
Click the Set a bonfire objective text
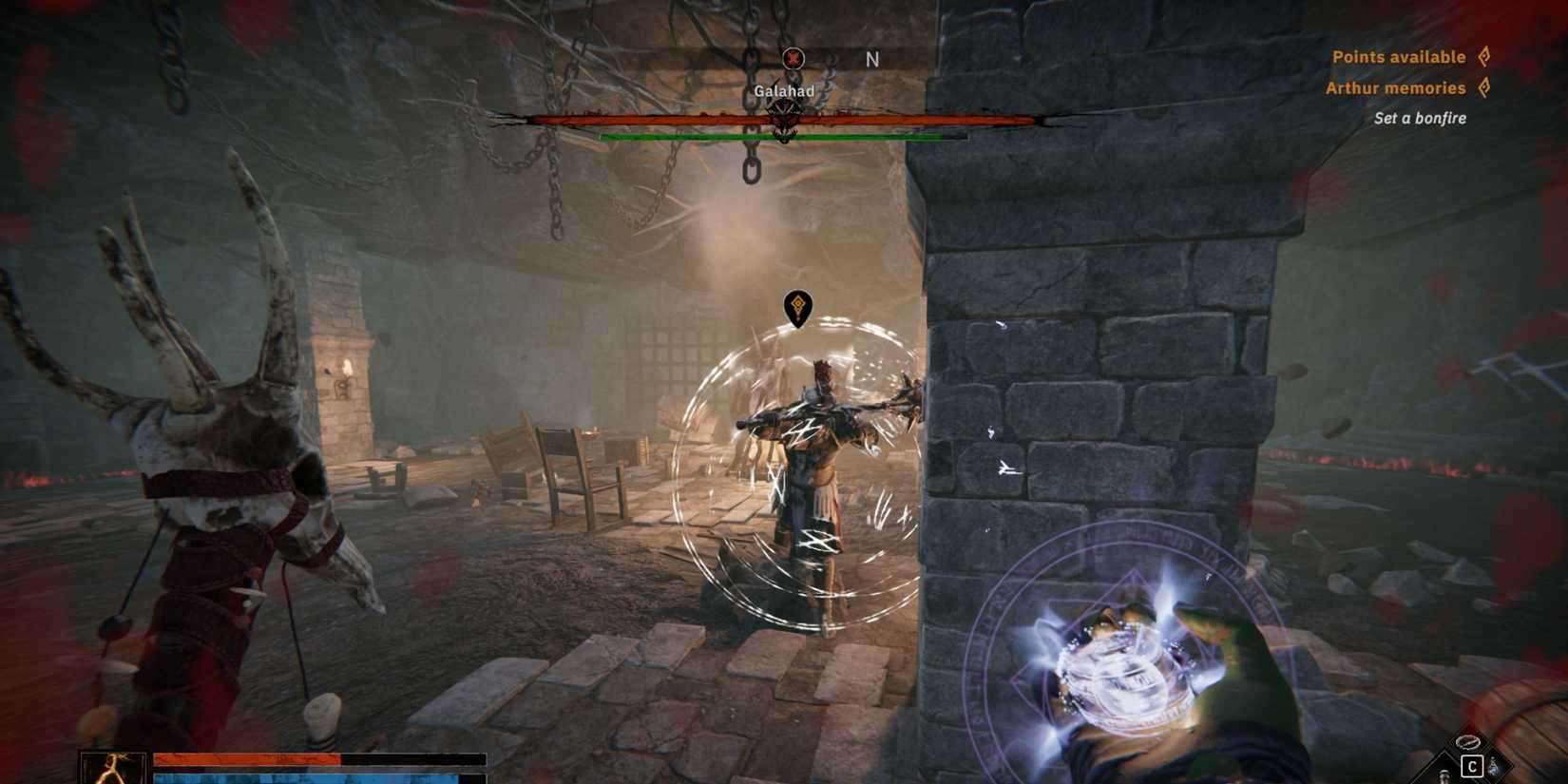[1419, 118]
